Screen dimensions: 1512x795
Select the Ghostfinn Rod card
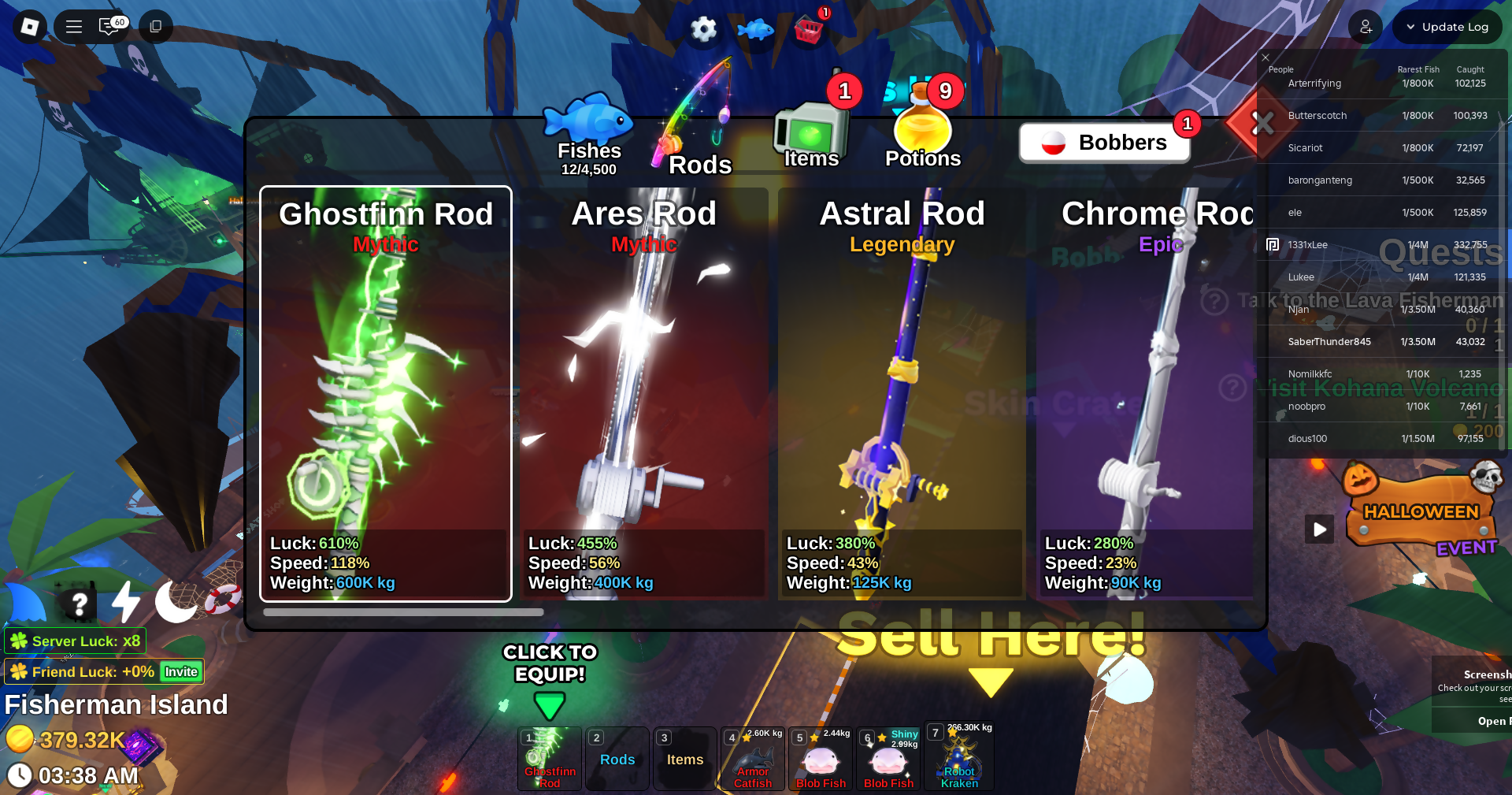(x=386, y=394)
